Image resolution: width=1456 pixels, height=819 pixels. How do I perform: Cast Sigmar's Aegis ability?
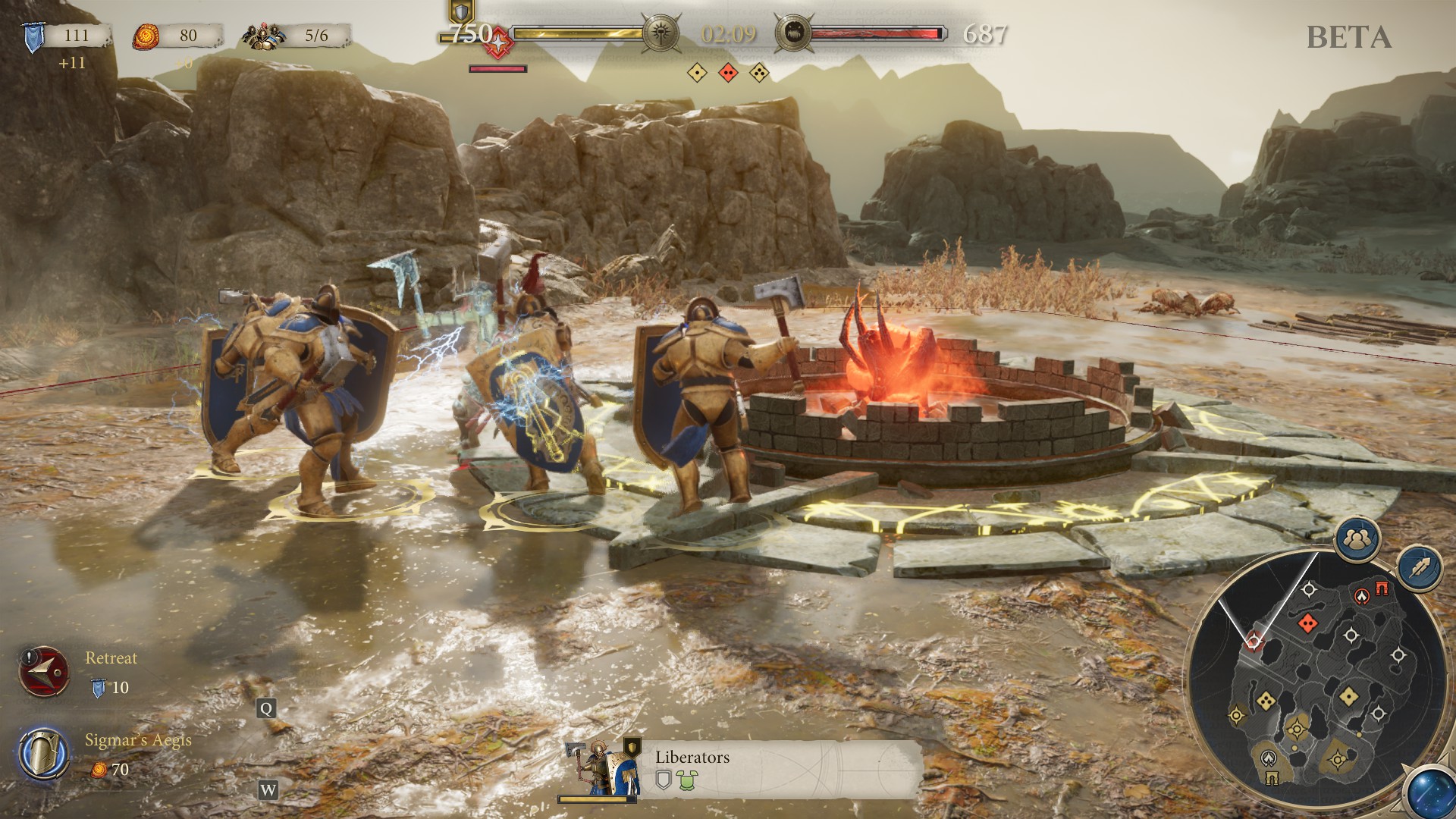click(42, 754)
